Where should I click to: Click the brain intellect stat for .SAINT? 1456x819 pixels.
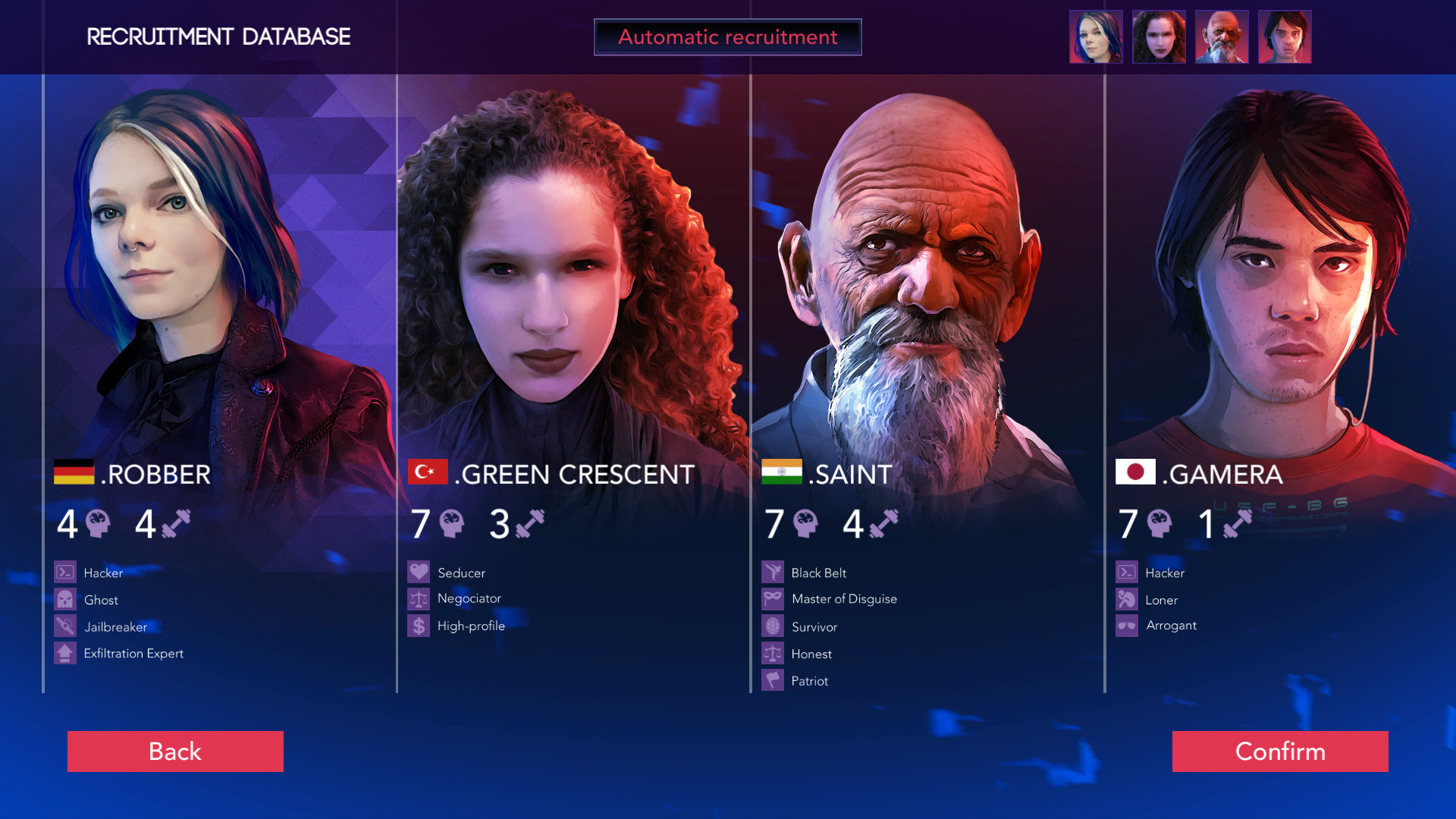pyautogui.click(x=805, y=522)
